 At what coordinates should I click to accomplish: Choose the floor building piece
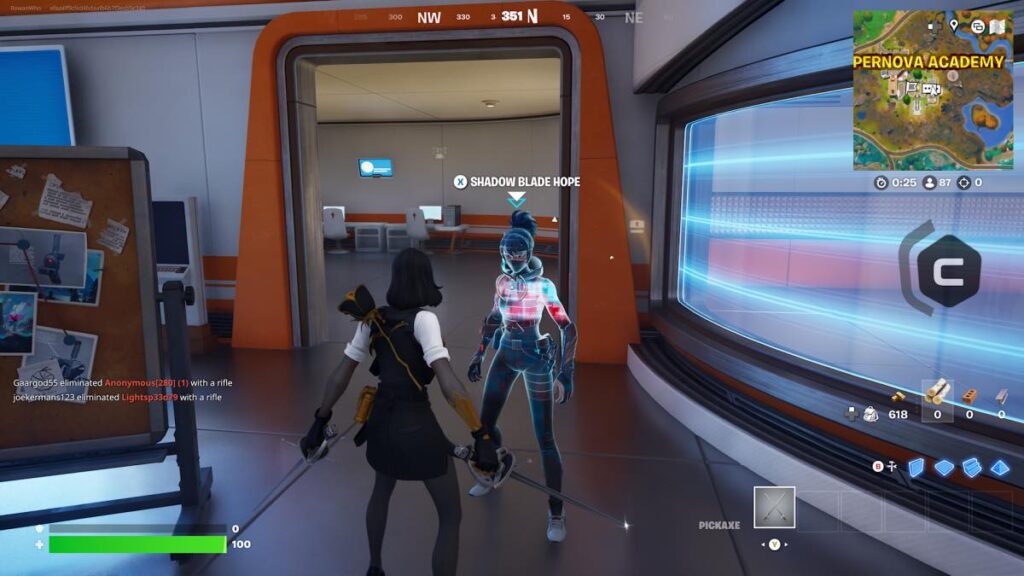(x=944, y=467)
